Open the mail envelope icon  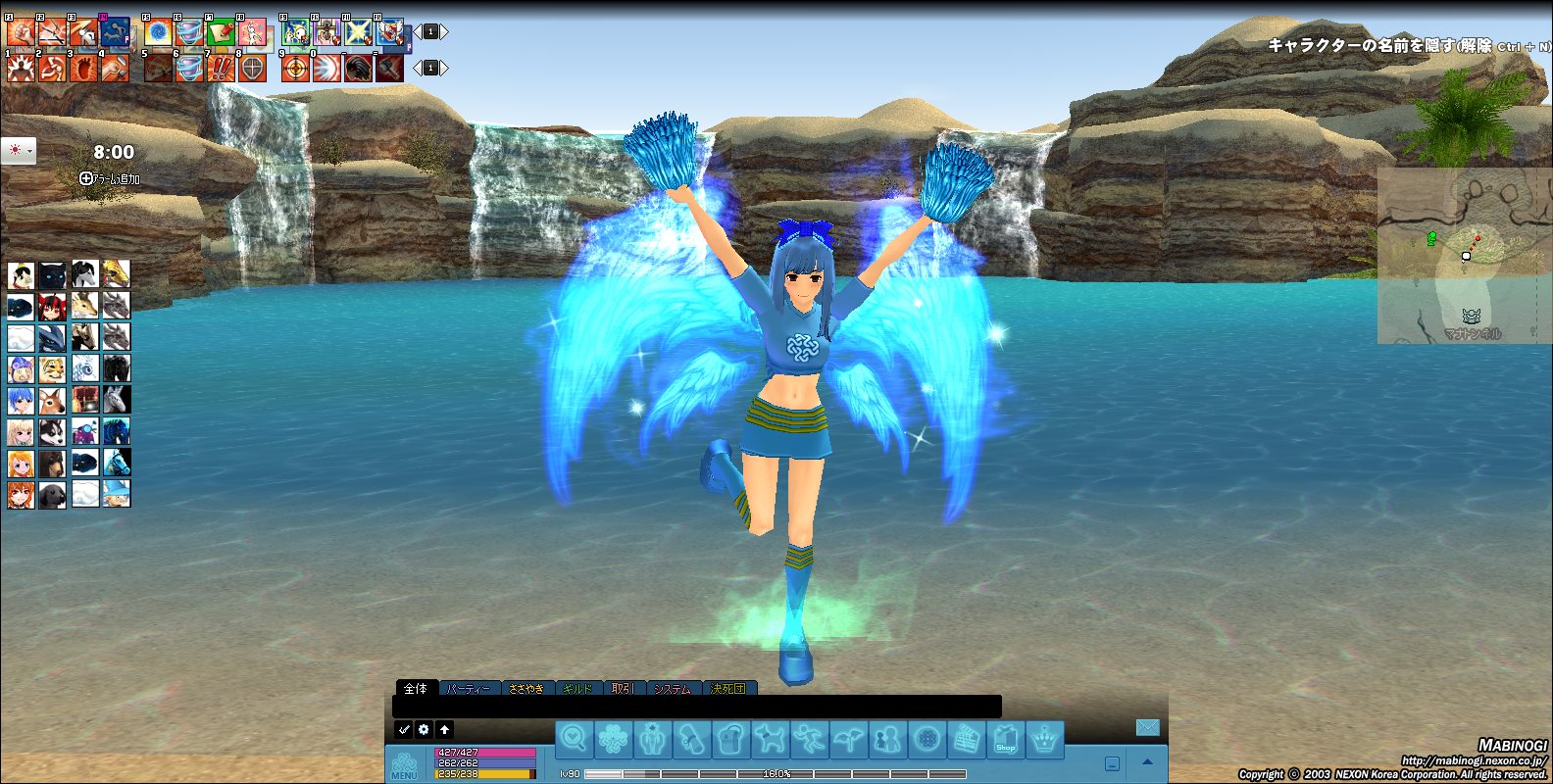1147,727
